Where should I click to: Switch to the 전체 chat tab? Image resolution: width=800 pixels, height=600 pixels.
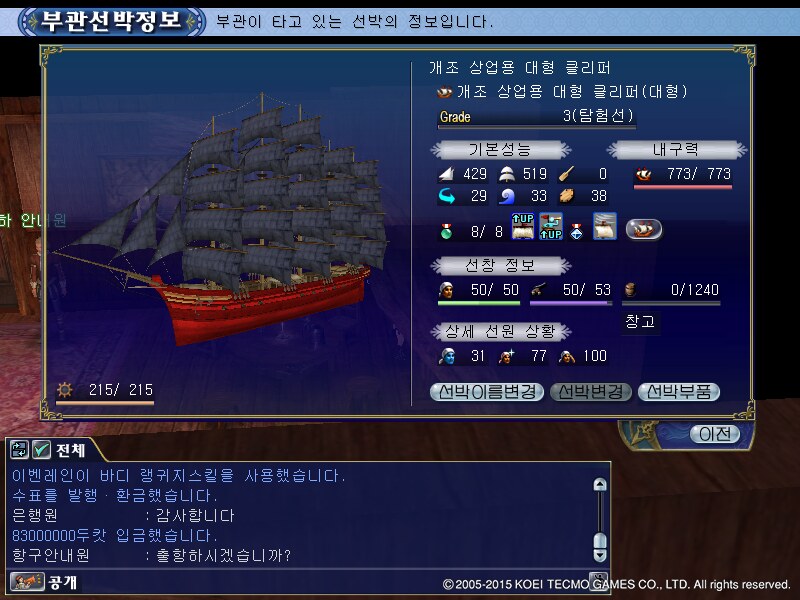[70, 450]
